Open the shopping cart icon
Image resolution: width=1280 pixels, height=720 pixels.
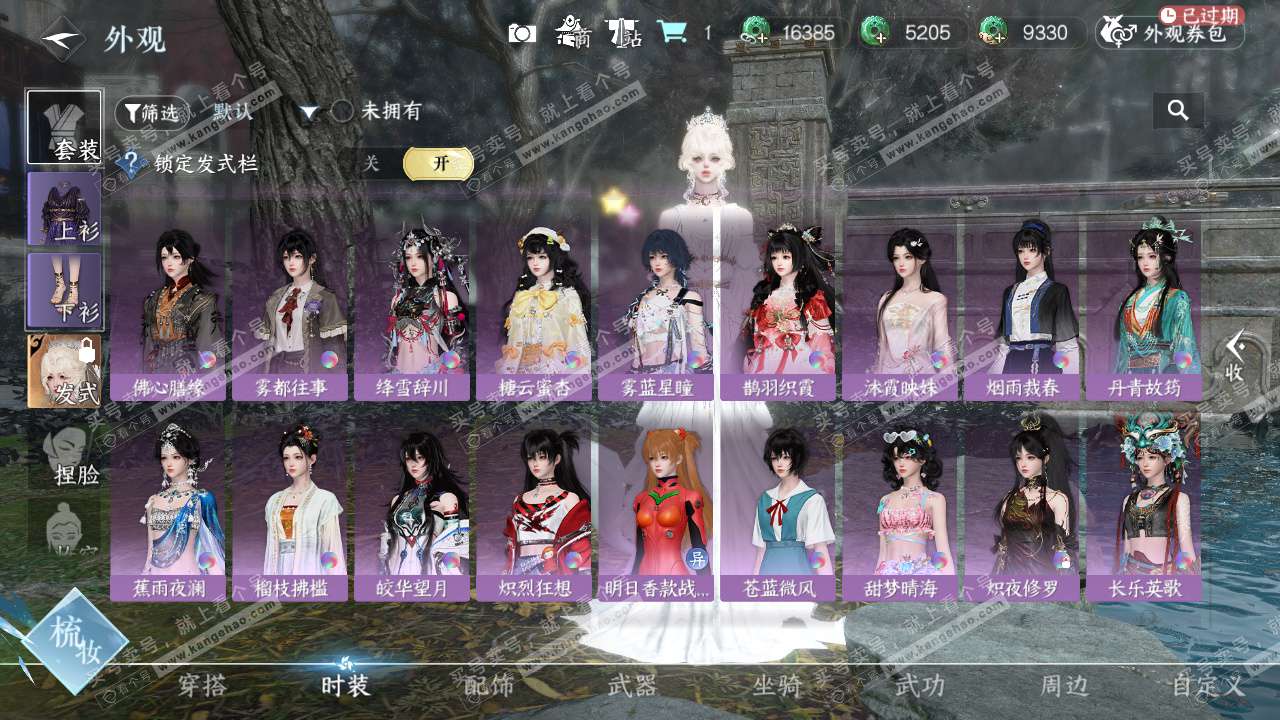coord(672,33)
